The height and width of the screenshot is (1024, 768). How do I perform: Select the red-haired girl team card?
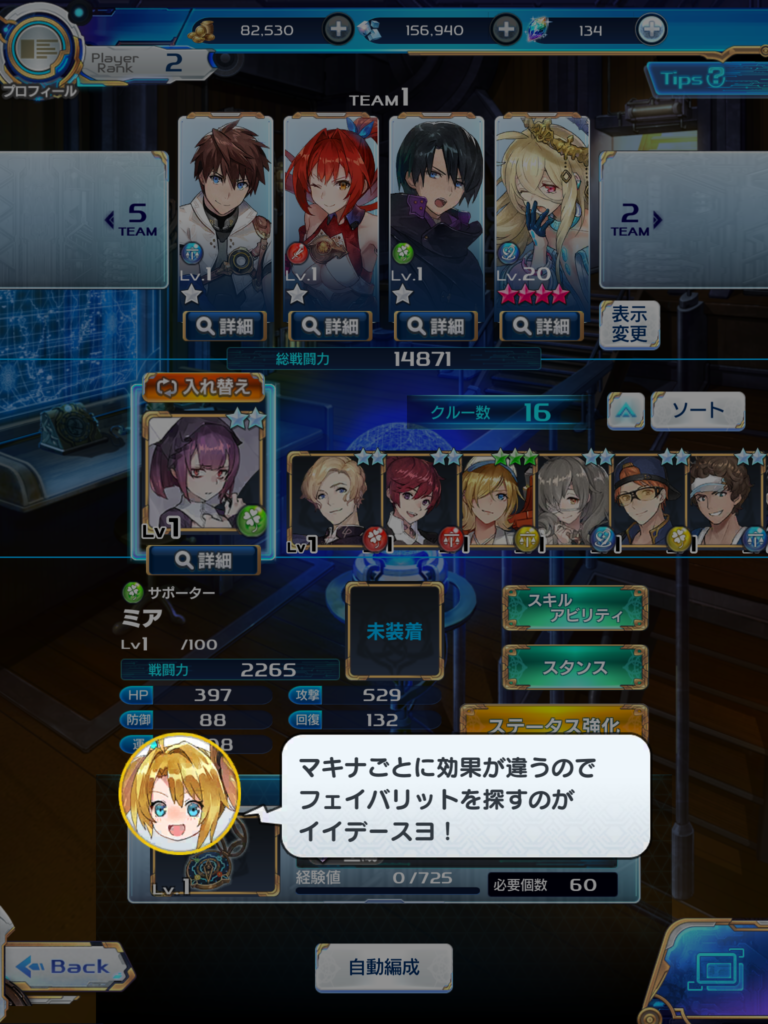tap(331, 210)
